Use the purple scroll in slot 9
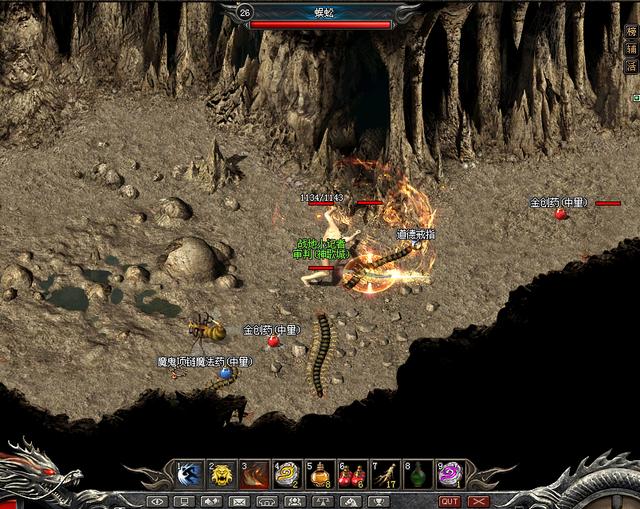The width and height of the screenshot is (640, 509). pyautogui.click(x=449, y=474)
